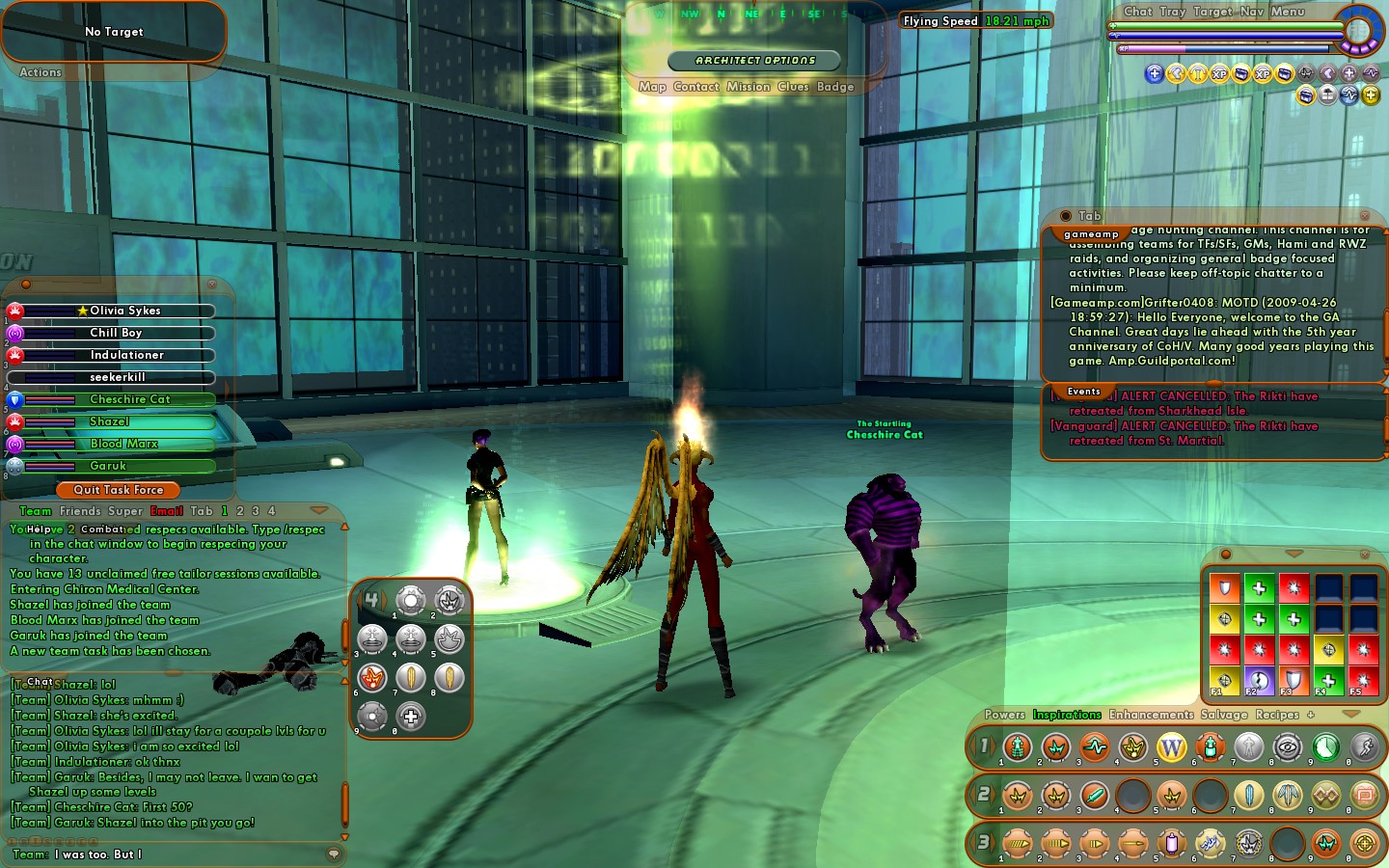Screen dimensions: 1389x868
Task: View the Clues window
Action: 793,87
